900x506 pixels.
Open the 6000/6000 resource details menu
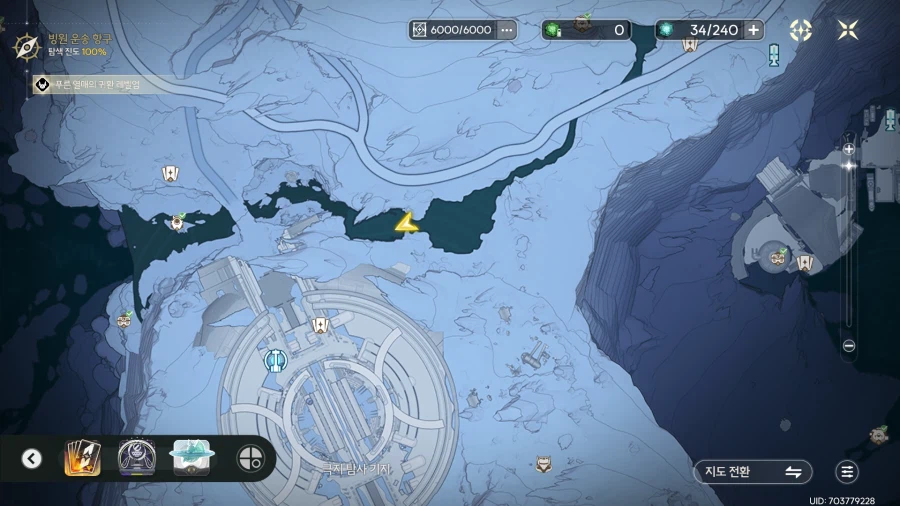click(507, 30)
